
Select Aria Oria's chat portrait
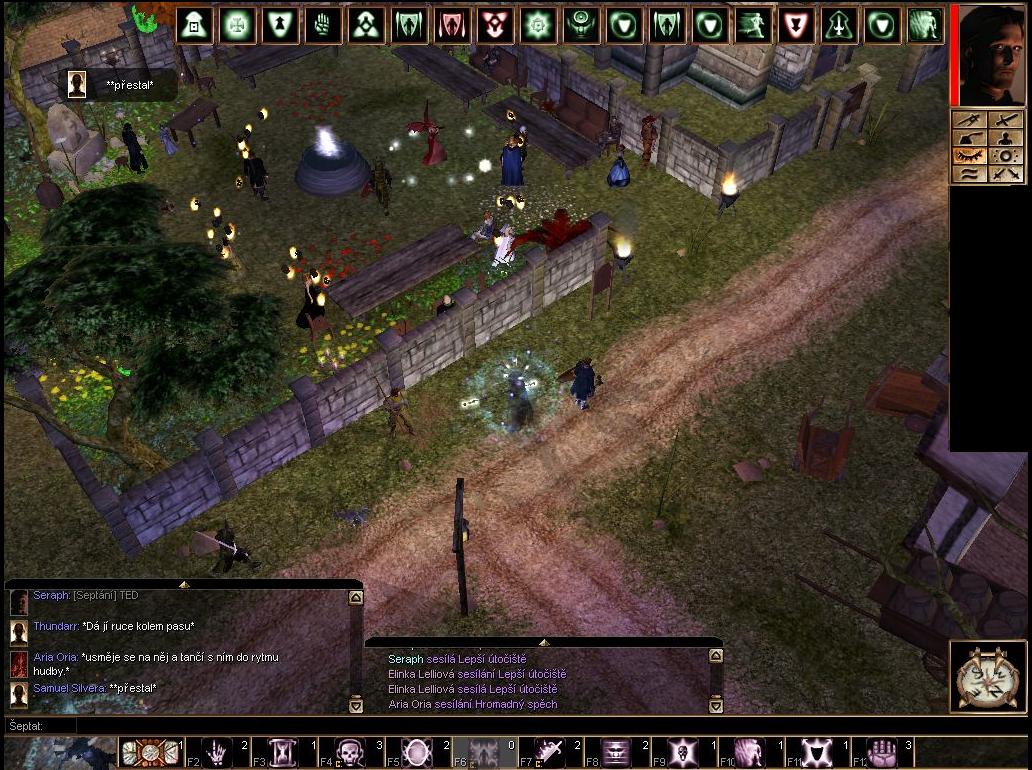pos(18,664)
